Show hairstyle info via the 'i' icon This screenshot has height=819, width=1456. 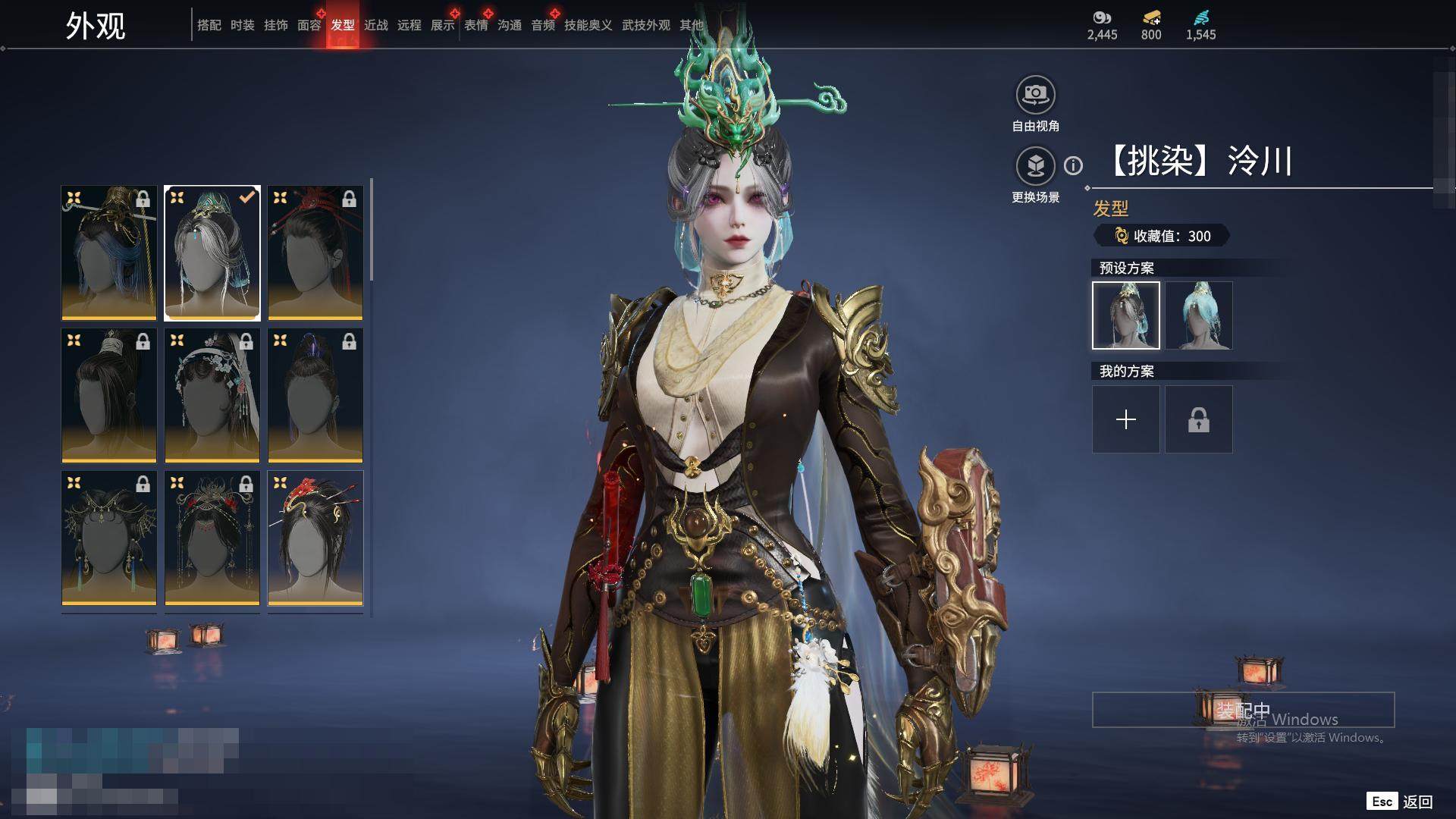click(1073, 165)
